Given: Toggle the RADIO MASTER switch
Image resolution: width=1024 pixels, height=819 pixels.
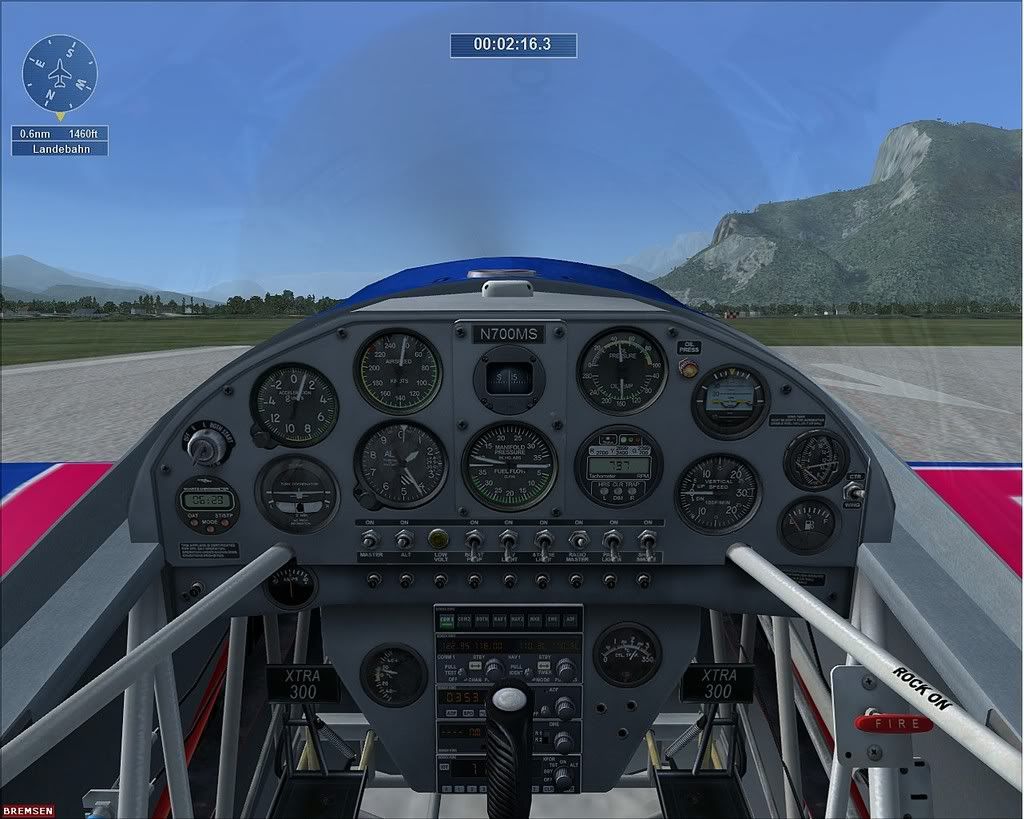Looking at the screenshot, I should point(578,540).
